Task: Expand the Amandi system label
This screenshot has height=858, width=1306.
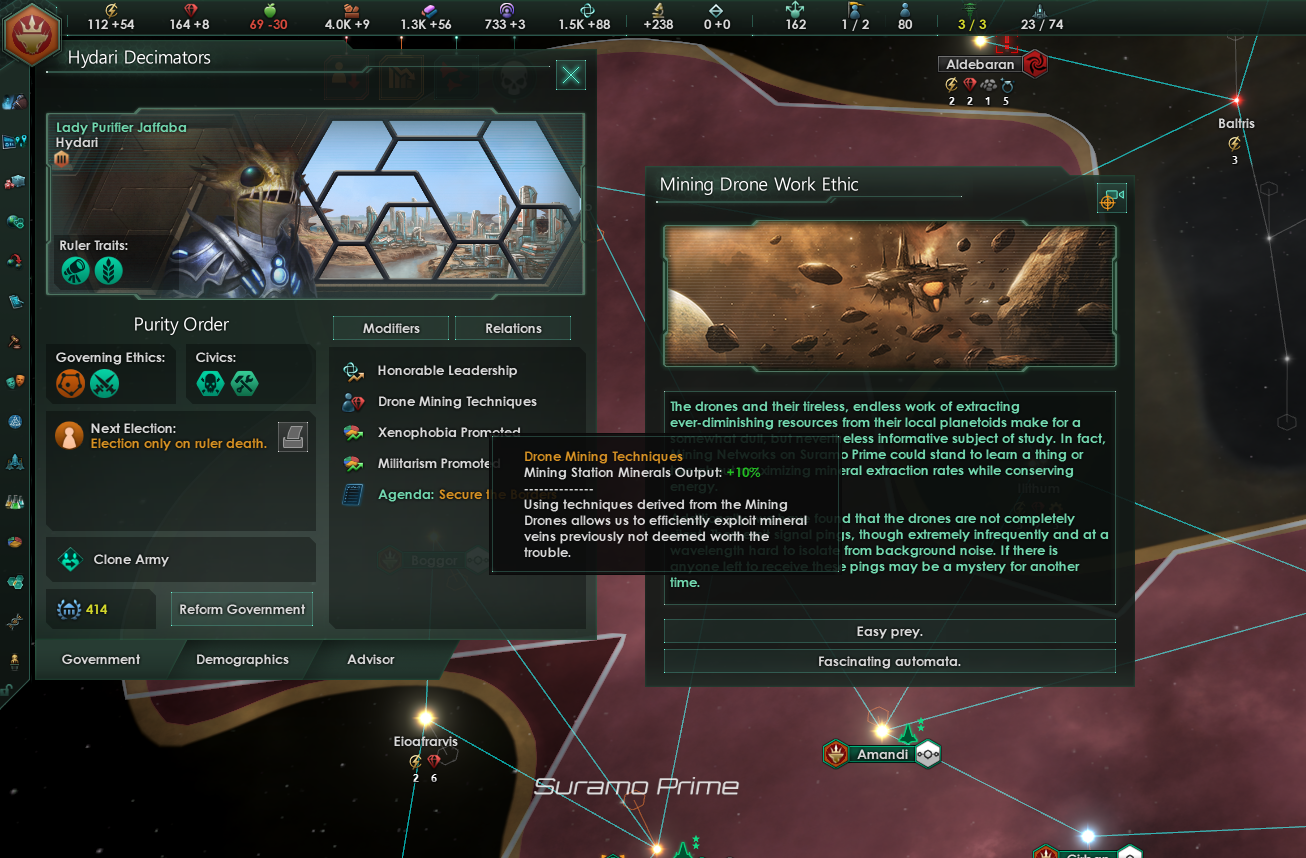Action: point(881,754)
